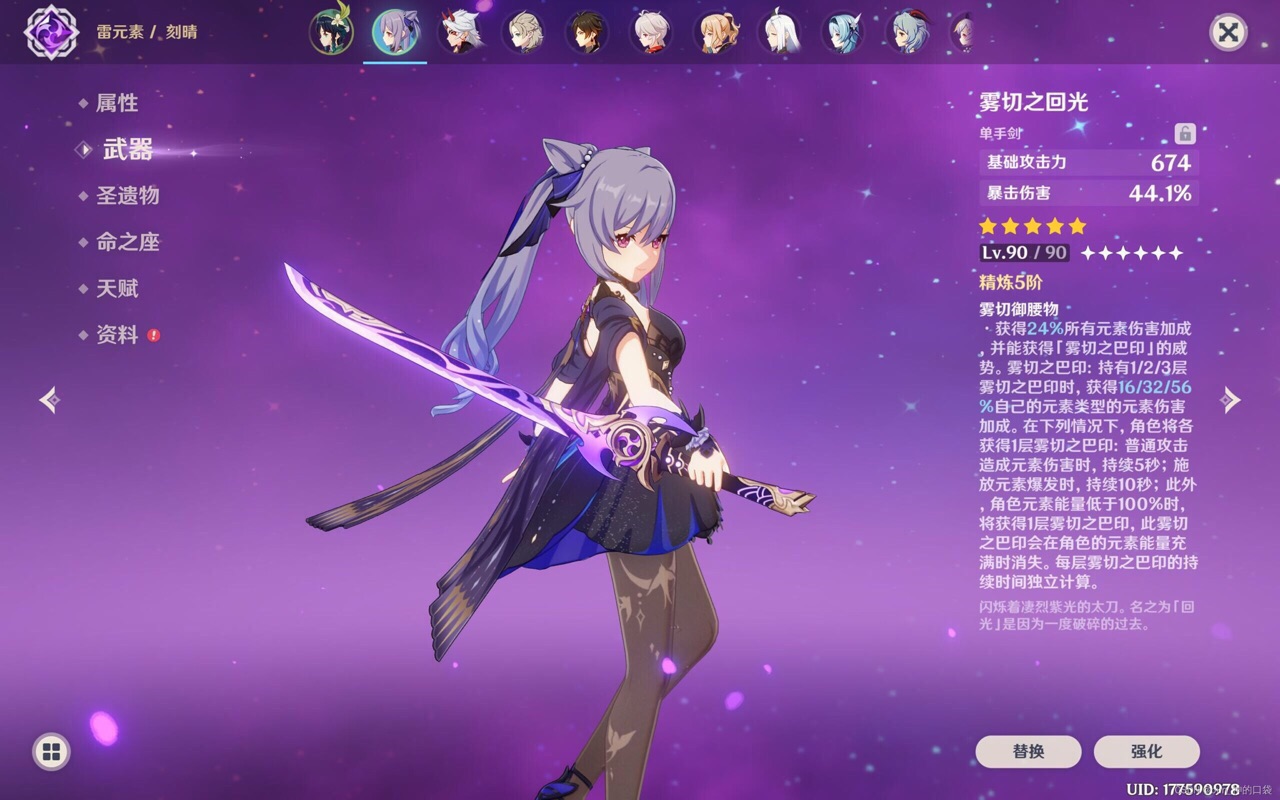Open the 天赋 talents page
Image resolution: width=1280 pixels, height=800 pixels.
[x=117, y=289]
